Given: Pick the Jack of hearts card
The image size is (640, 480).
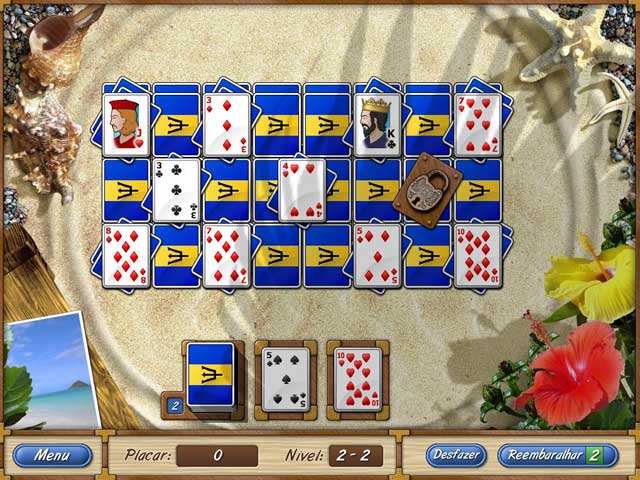Looking at the screenshot, I should point(127,125).
